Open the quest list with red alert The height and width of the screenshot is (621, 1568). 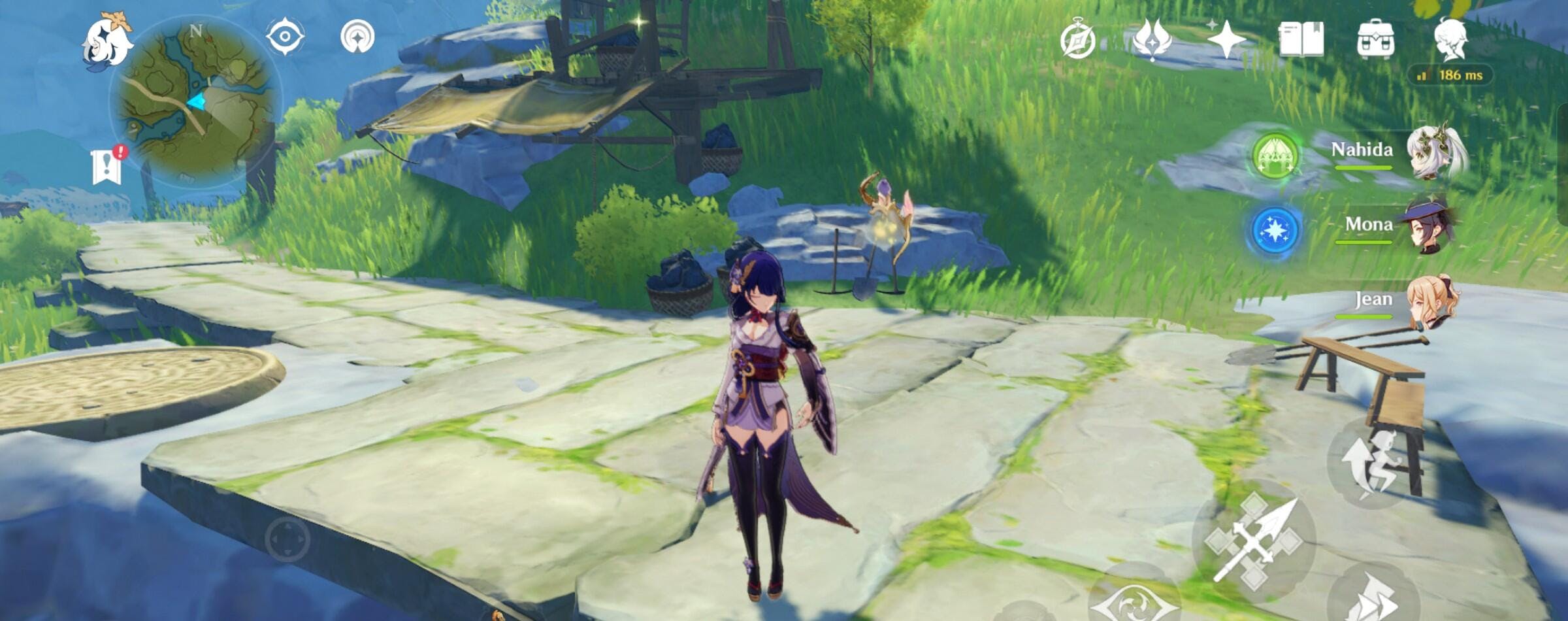coord(107,165)
